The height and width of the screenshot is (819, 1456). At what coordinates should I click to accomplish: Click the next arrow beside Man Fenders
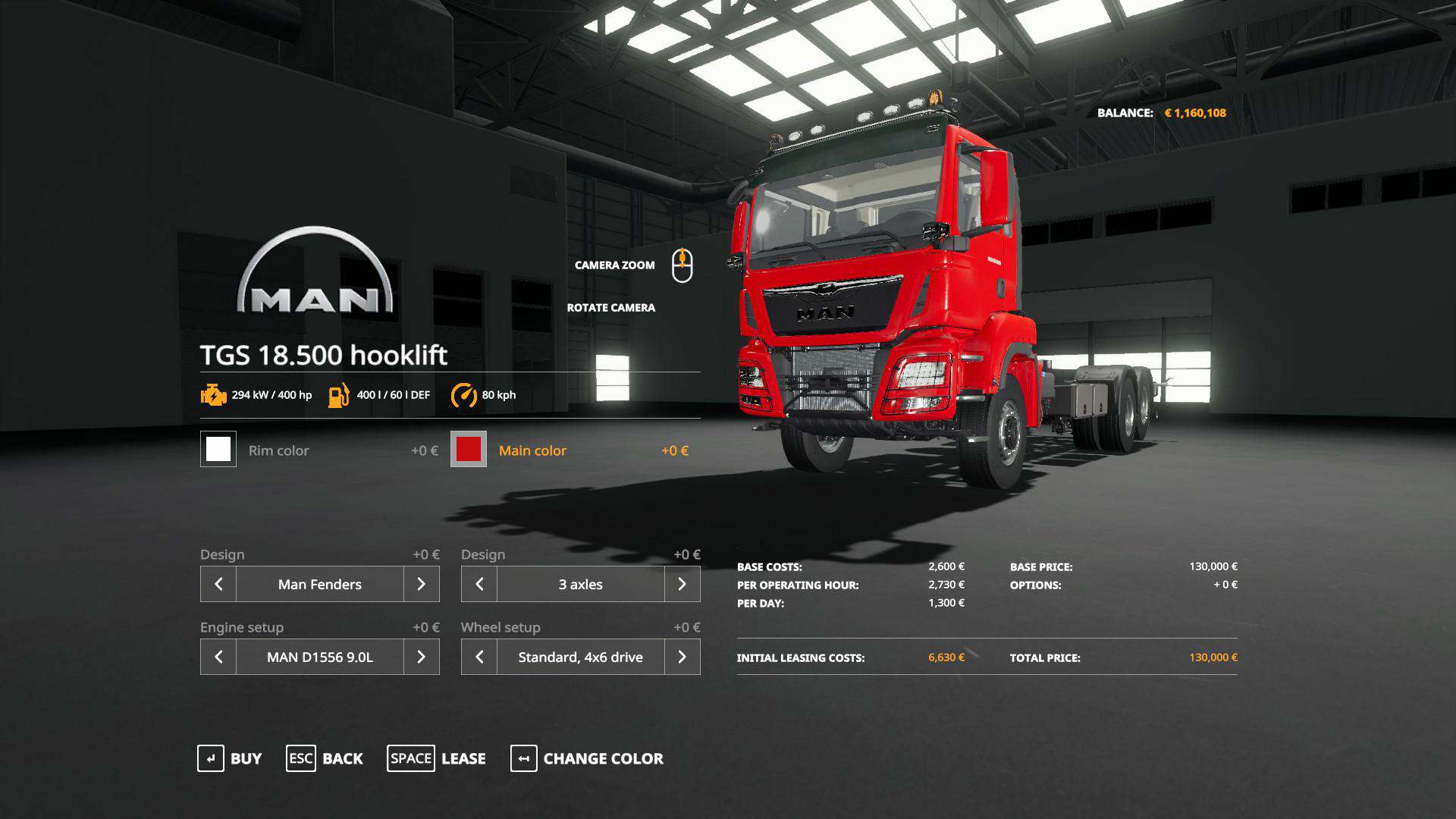421,584
